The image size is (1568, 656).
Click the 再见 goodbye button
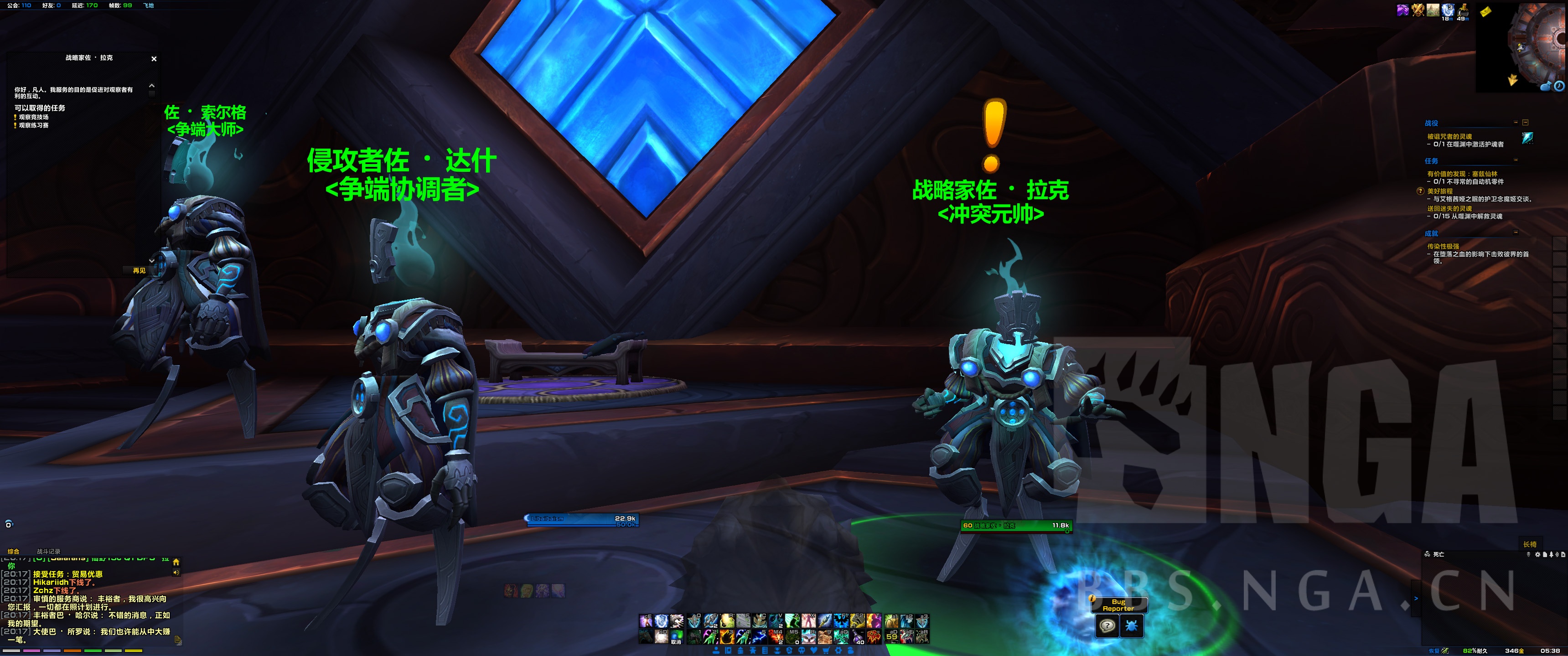click(140, 271)
